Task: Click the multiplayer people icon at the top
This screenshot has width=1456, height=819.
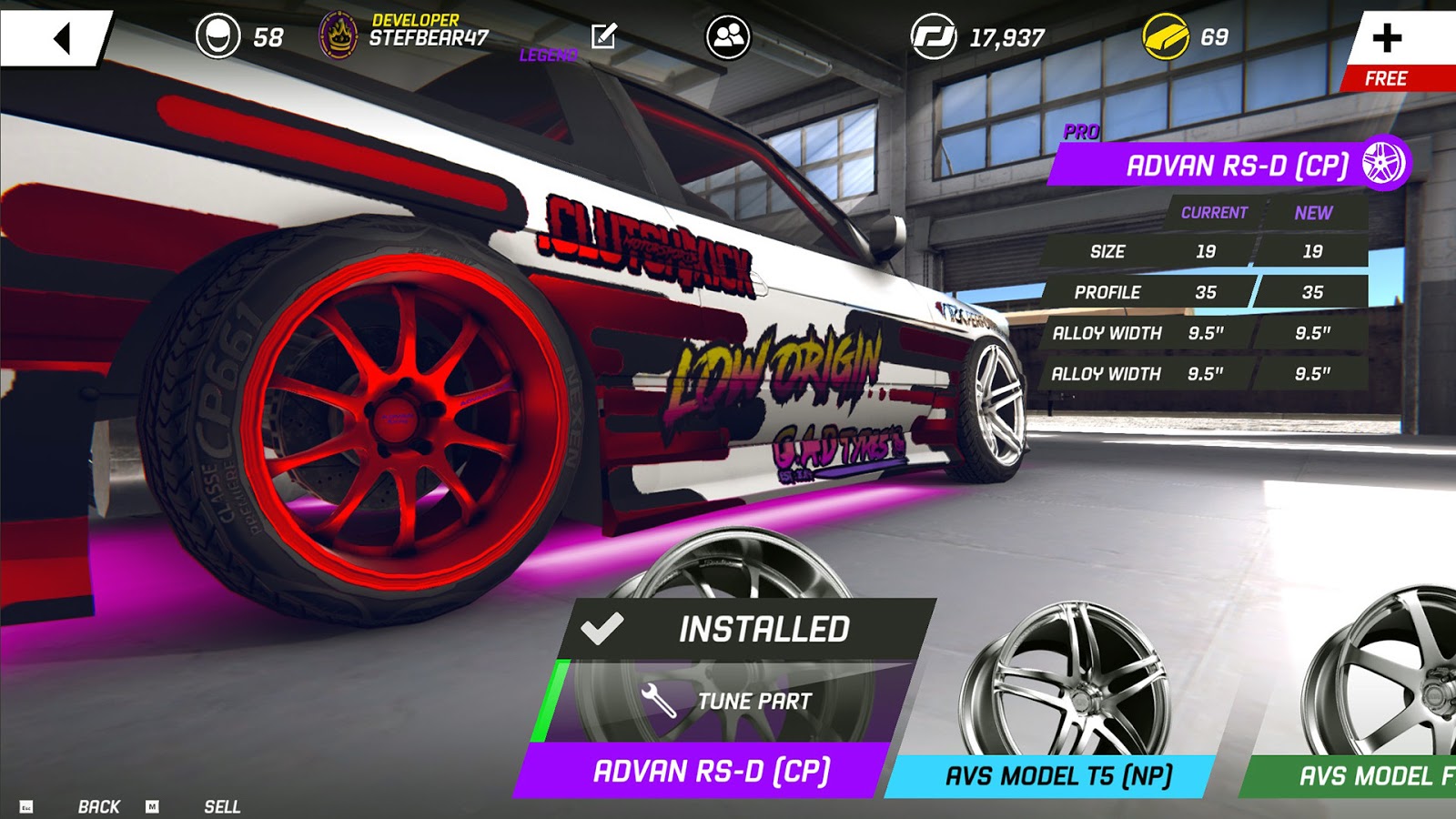Action: click(x=728, y=36)
